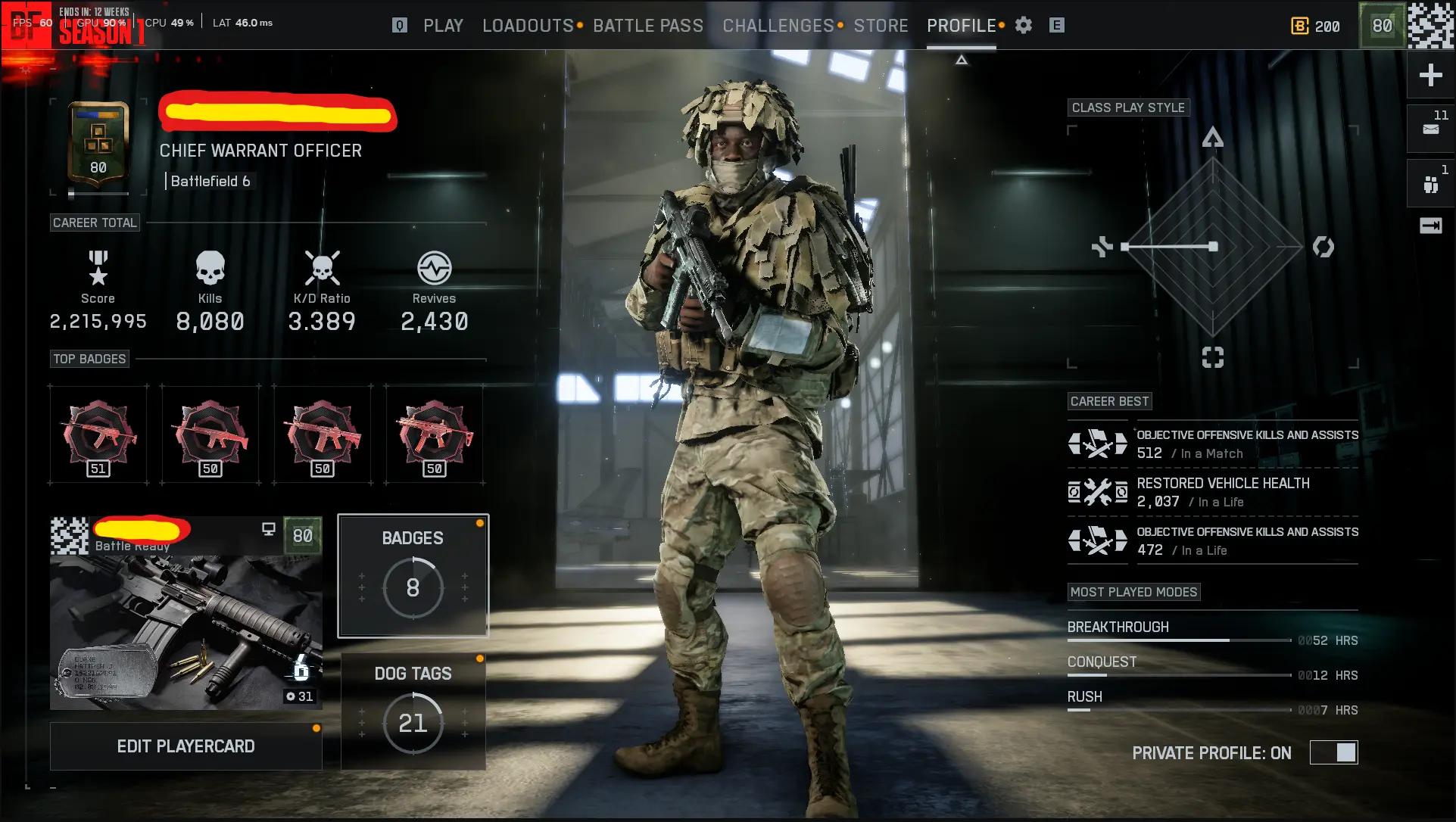The height and width of the screenshot is (822, 1456).
Task: Open the squad icon showing 1
Action: (1430, 184)
